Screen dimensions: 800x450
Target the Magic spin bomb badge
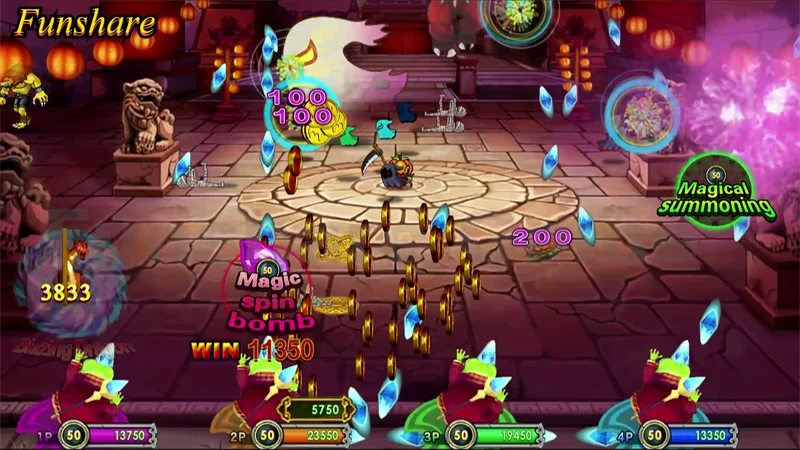pos(268,285)
